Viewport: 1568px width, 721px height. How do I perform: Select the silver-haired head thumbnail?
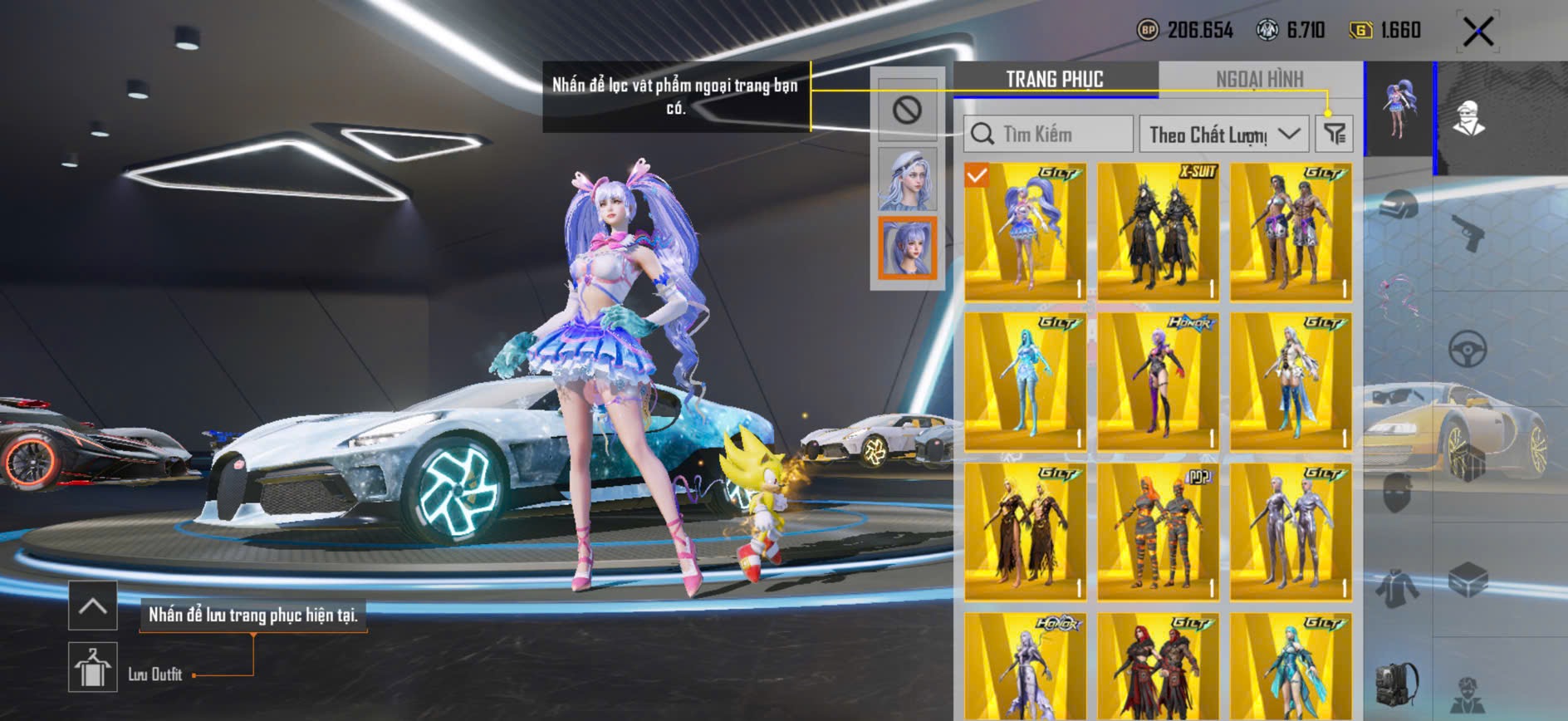[907, 179]
